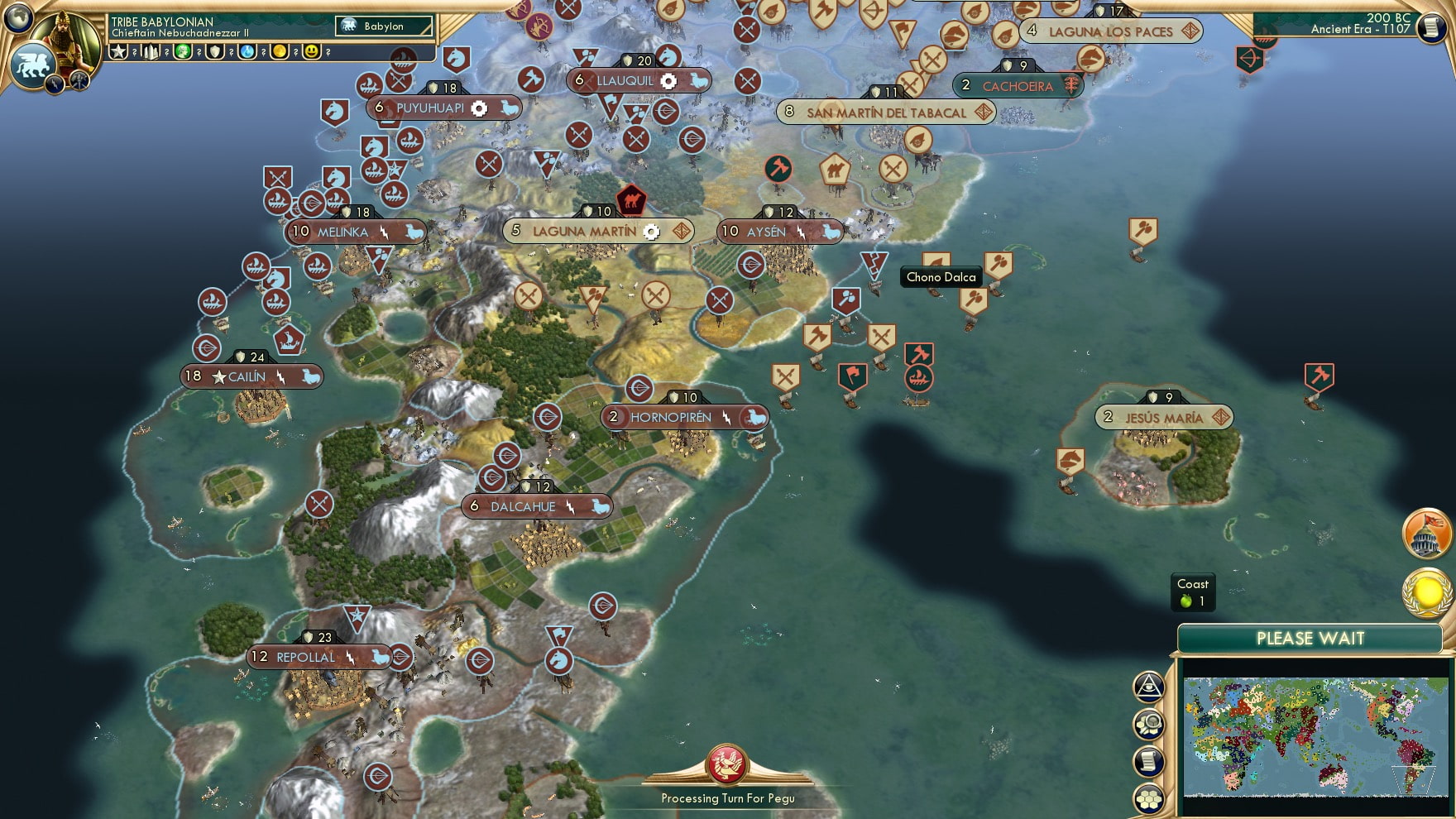Open the espionage overview eye icon

tap(1148, 686)
